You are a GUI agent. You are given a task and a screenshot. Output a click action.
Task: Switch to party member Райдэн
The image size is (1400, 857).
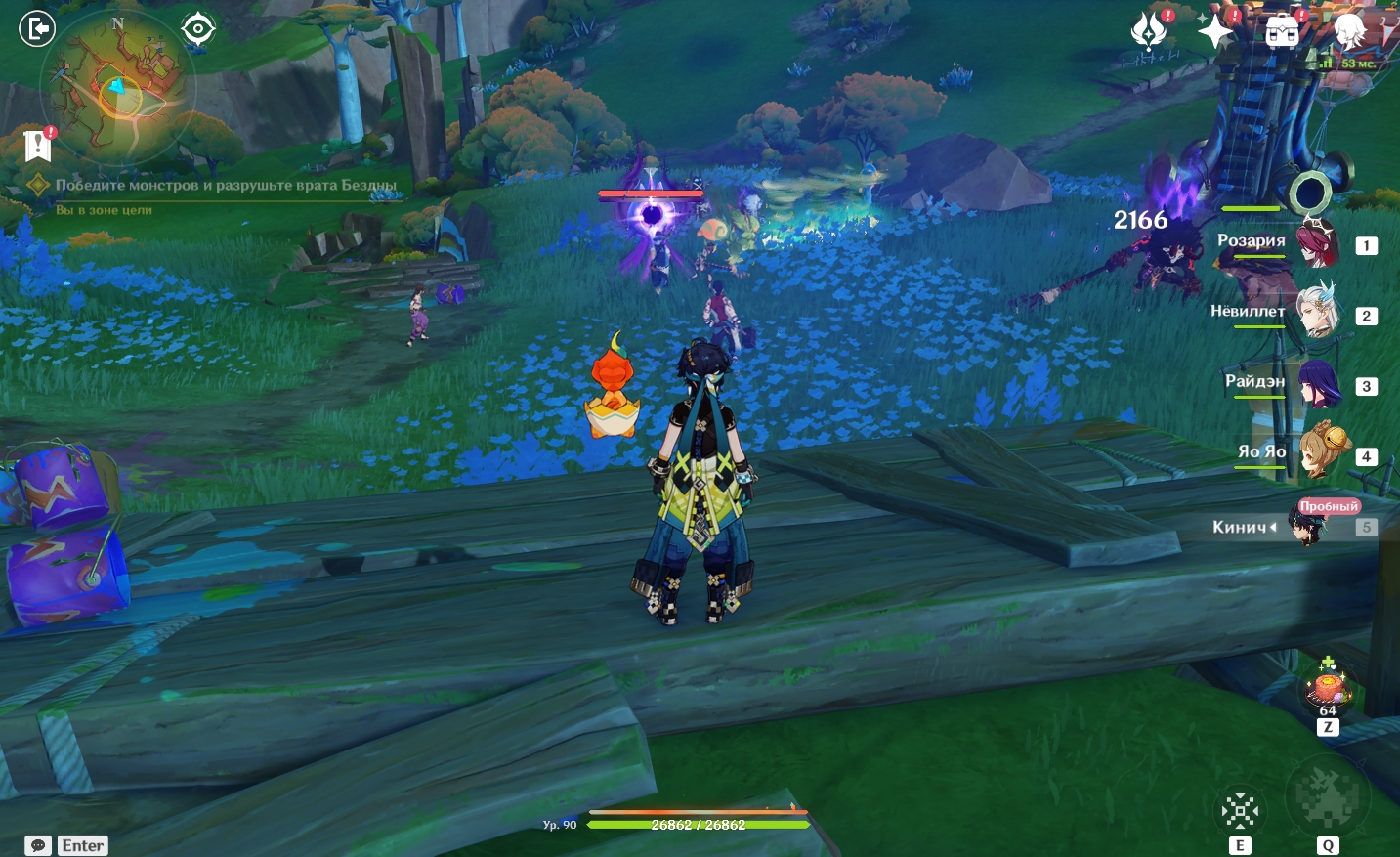[1315, 383]
